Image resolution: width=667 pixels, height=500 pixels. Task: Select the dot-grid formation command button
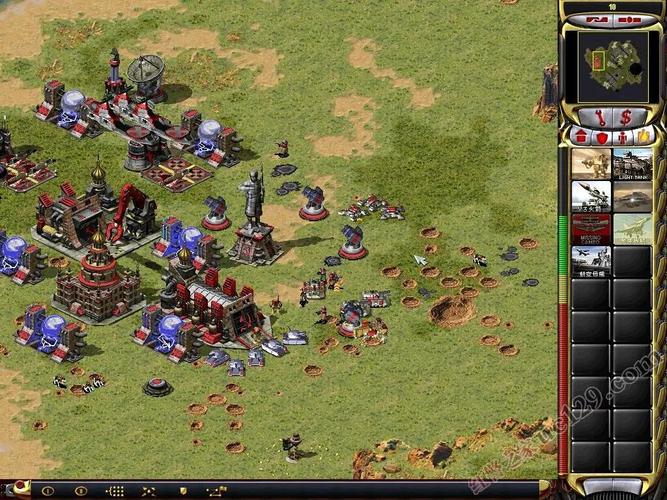pos(115,491)
